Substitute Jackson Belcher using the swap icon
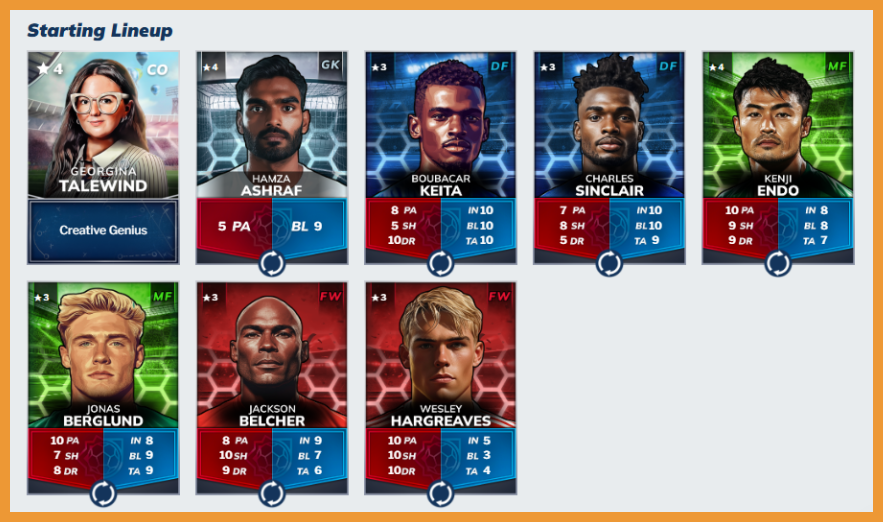The image size is (883, 522). coord(272,493)
